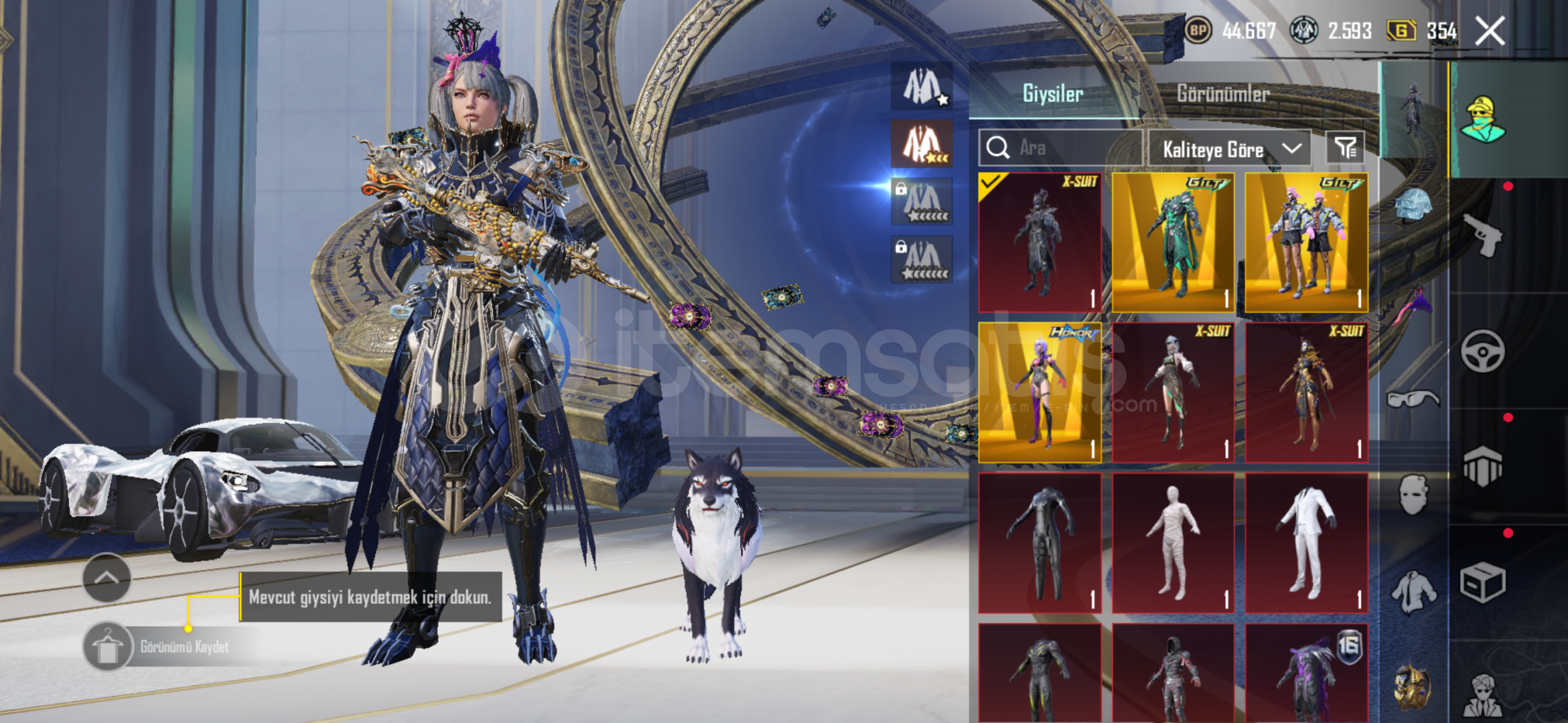Open the Kaliteye Göre sort dropdown

click(1230, 149)
